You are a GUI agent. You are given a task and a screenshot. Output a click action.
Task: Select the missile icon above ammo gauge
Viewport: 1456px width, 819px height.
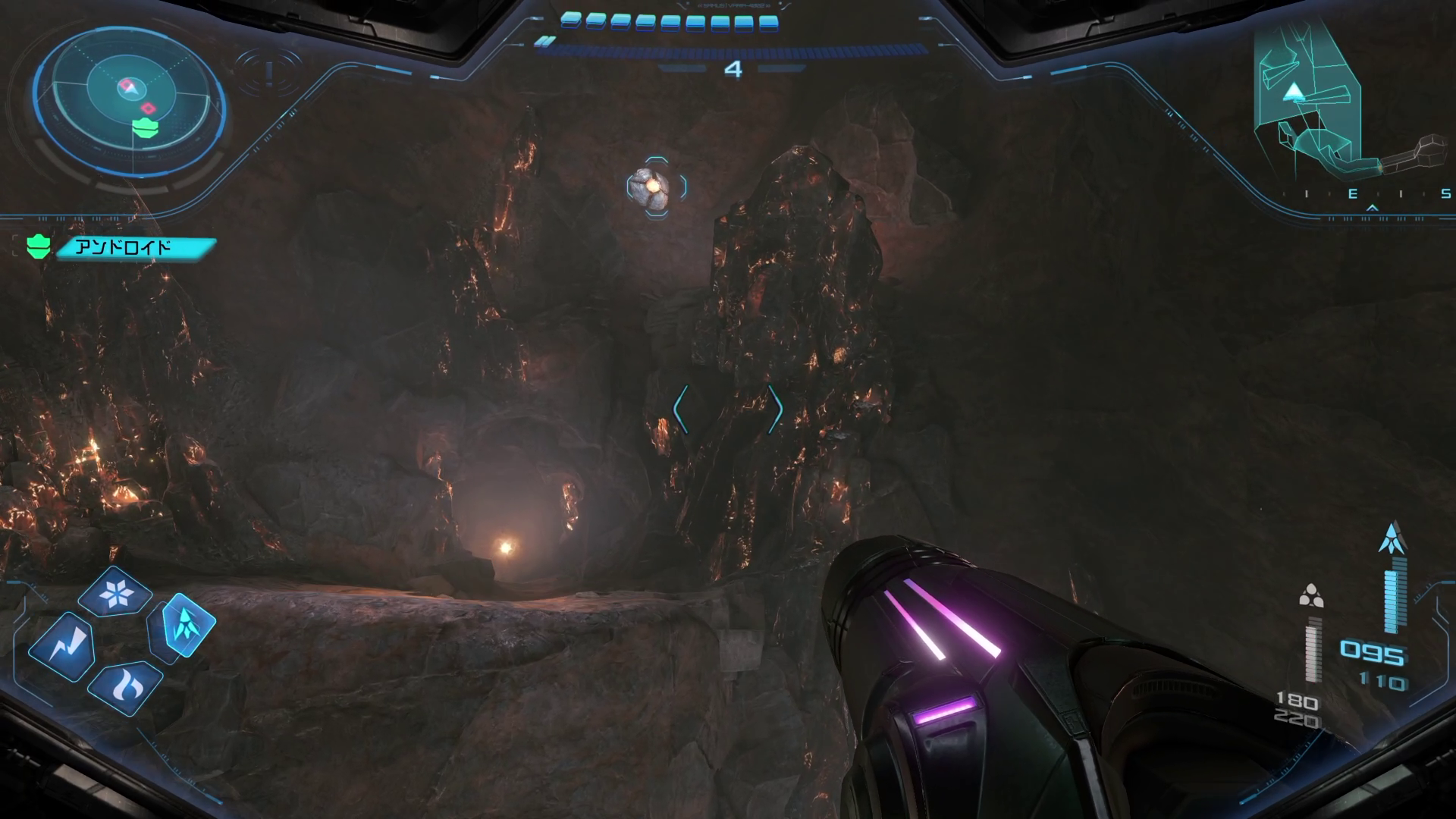[1393, 538]
